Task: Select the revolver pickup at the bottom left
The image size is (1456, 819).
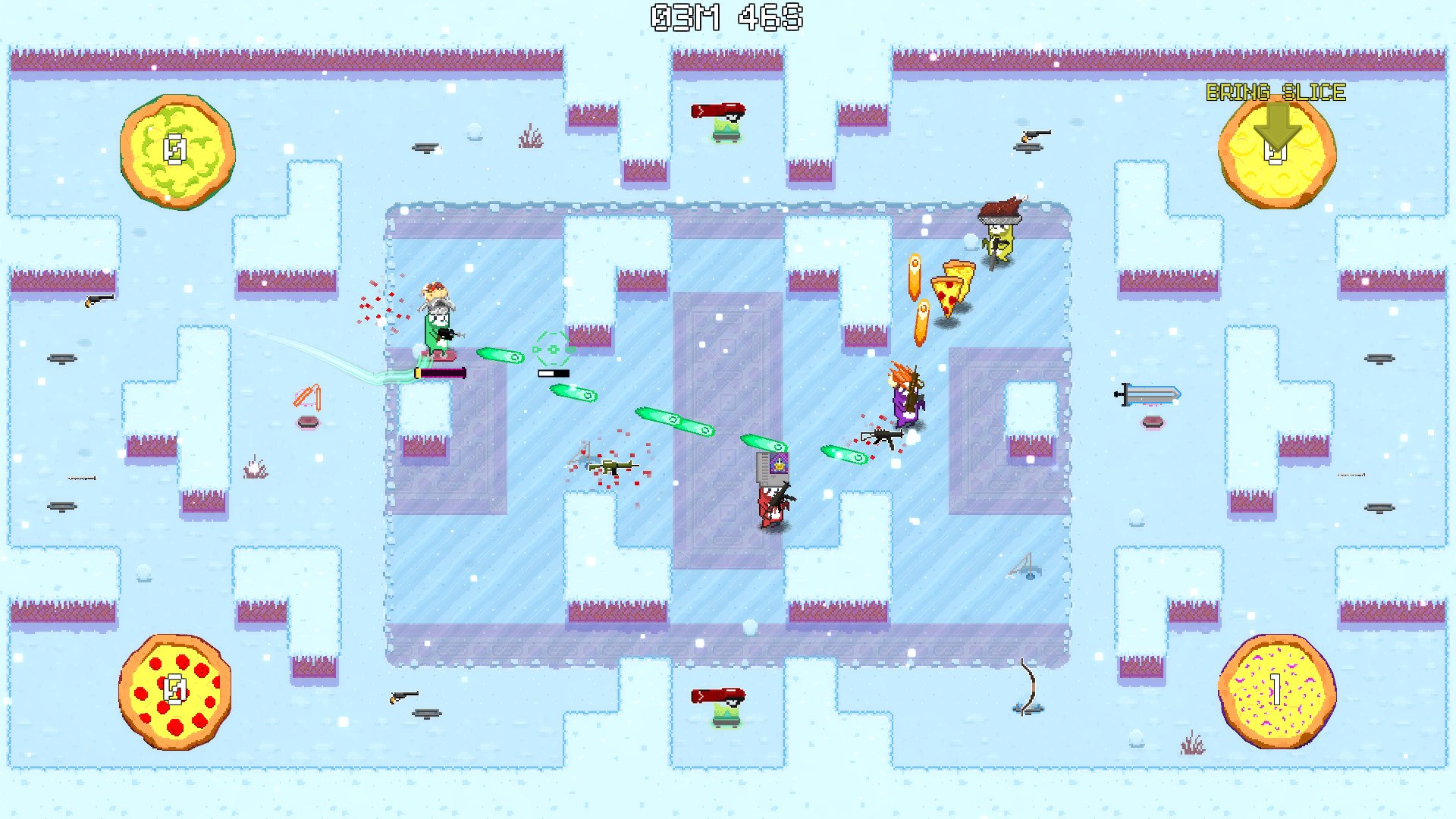Action: 403,699
